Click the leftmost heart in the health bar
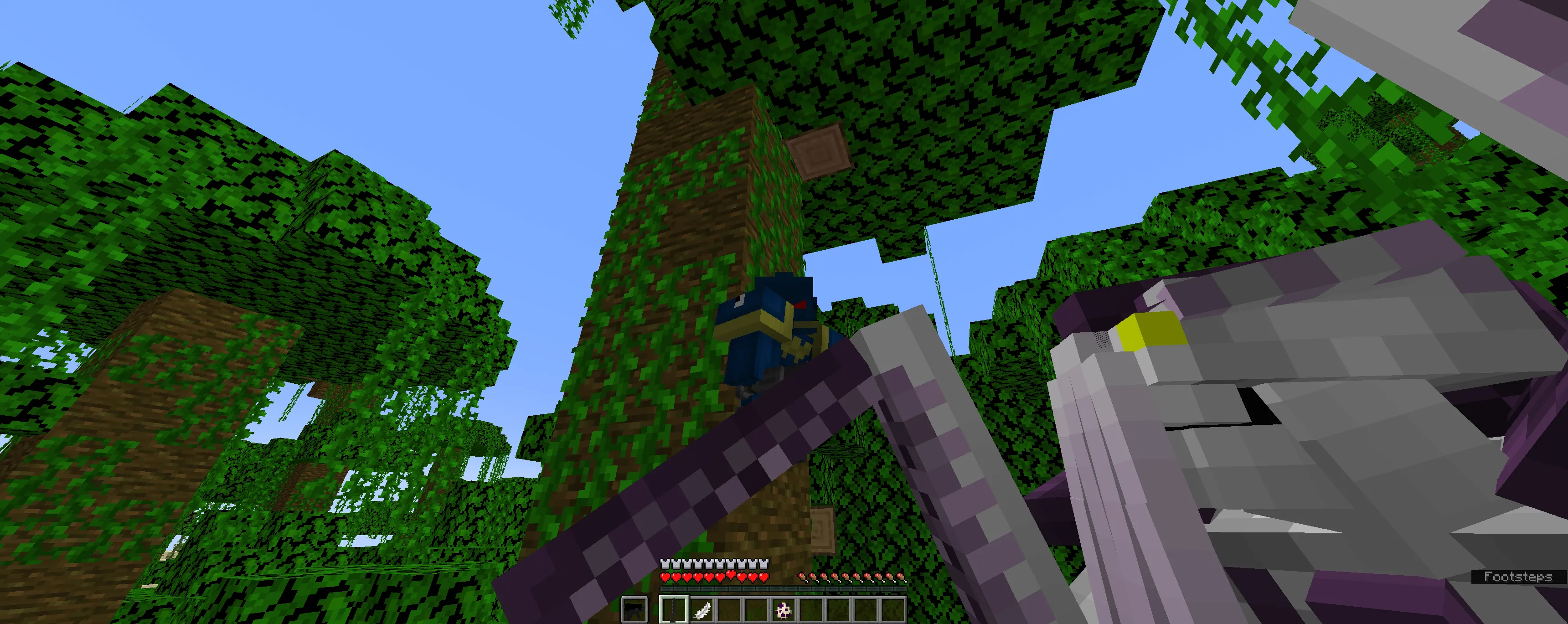Screen dimensions: 1568x624 [665, 578]
